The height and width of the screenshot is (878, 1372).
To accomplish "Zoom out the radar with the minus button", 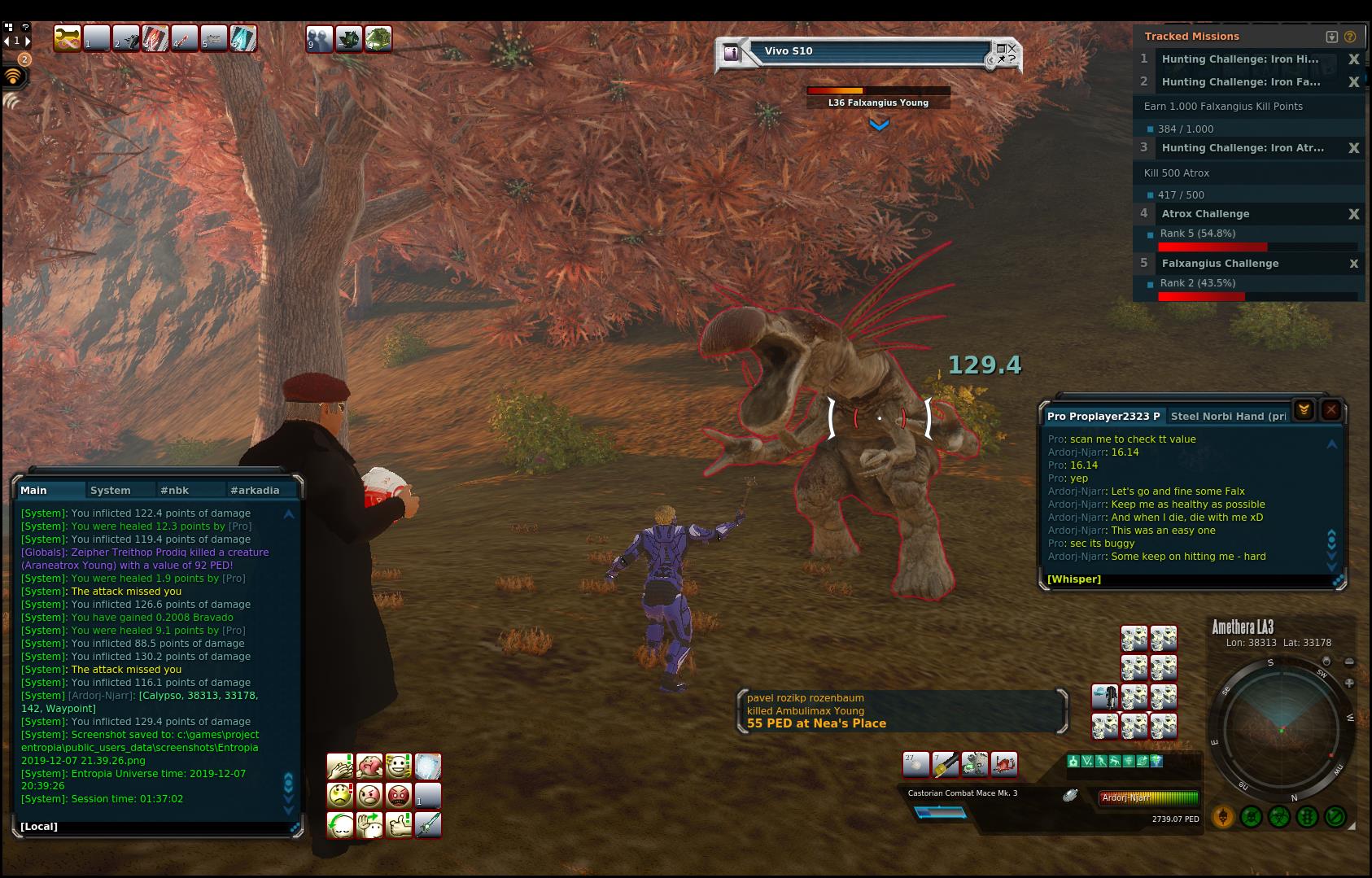I will [x=1349, y=662].
